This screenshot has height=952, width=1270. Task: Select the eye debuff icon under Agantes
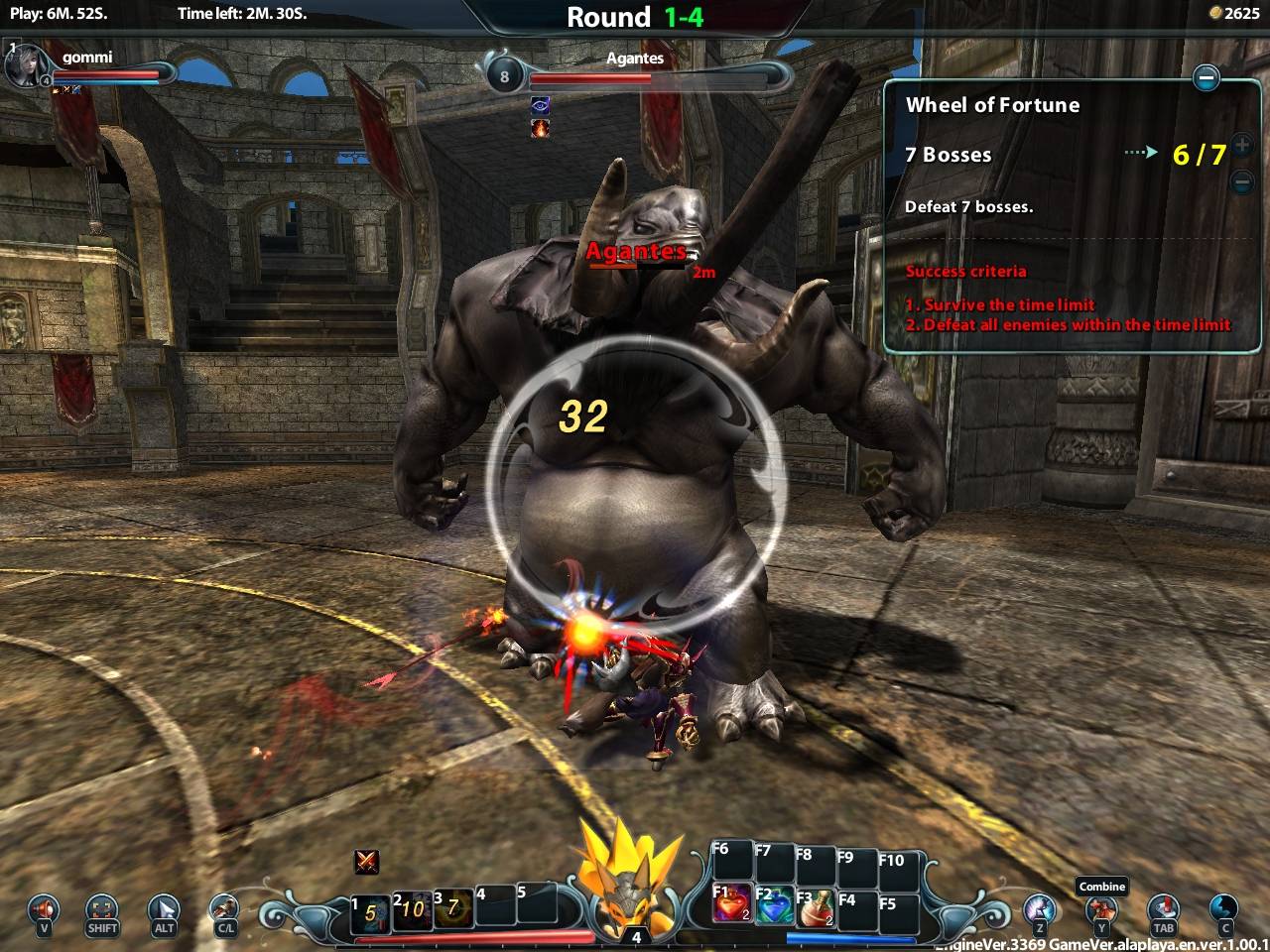coord(541,105)
